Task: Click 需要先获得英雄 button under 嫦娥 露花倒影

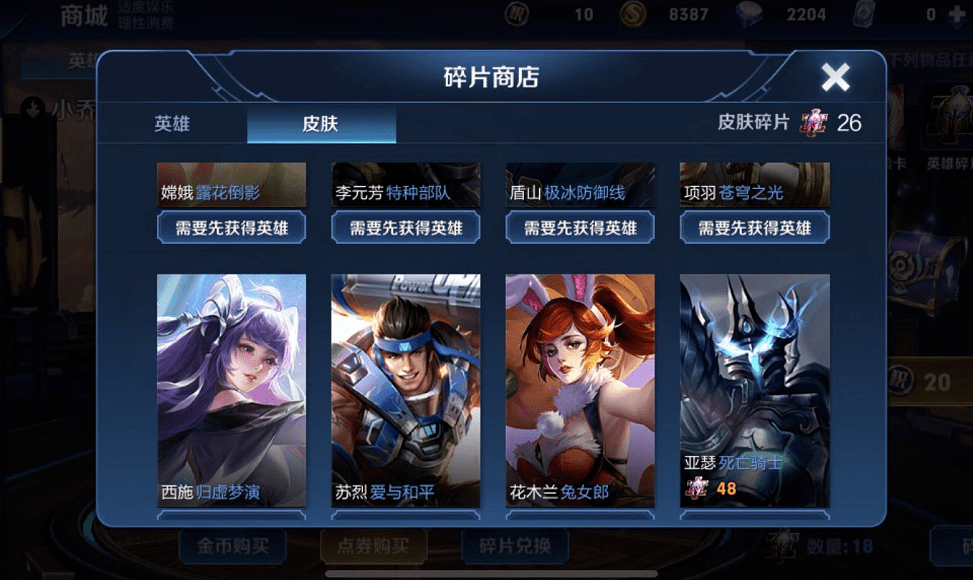Action: pyautogui.click(x=232, y=228)
